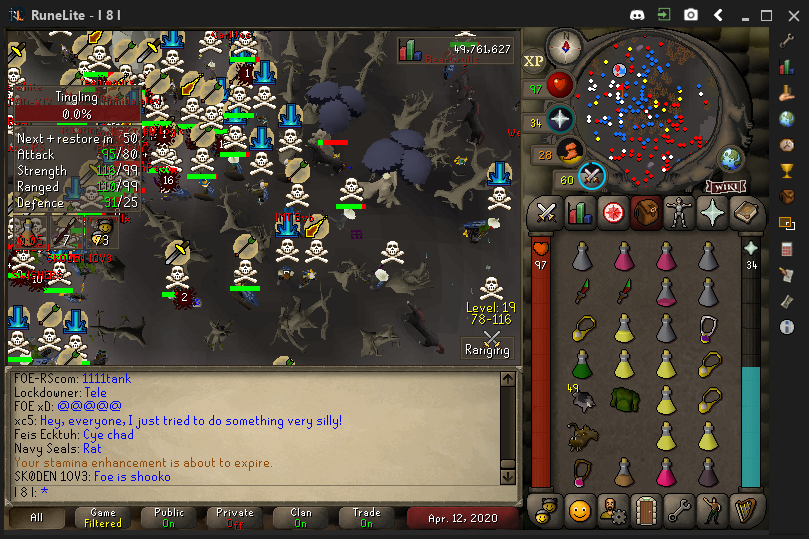Open the Logout door tab
809x539 pixels.
pyautogui.click(x=645, y=511)
